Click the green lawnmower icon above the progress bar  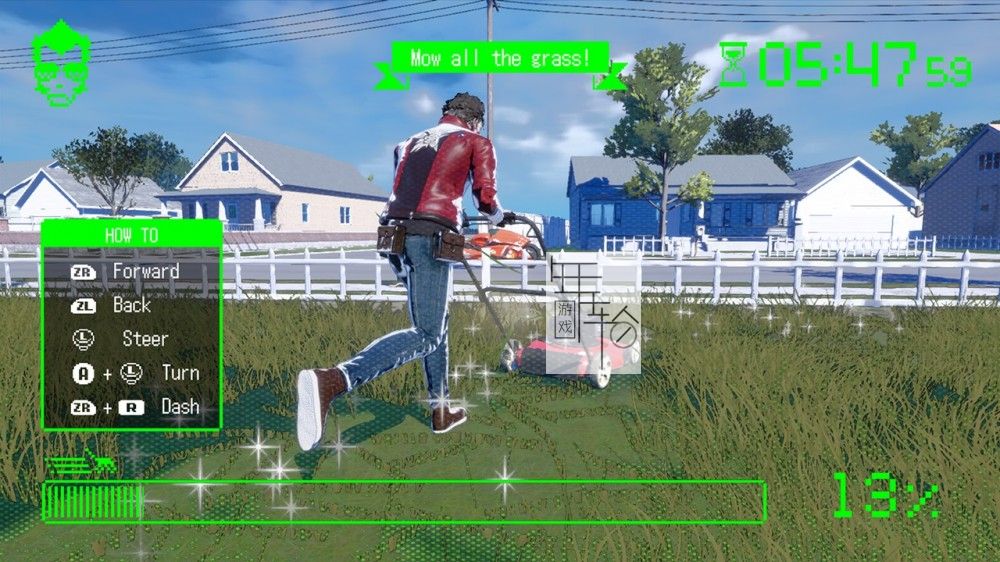pos(81,463)
